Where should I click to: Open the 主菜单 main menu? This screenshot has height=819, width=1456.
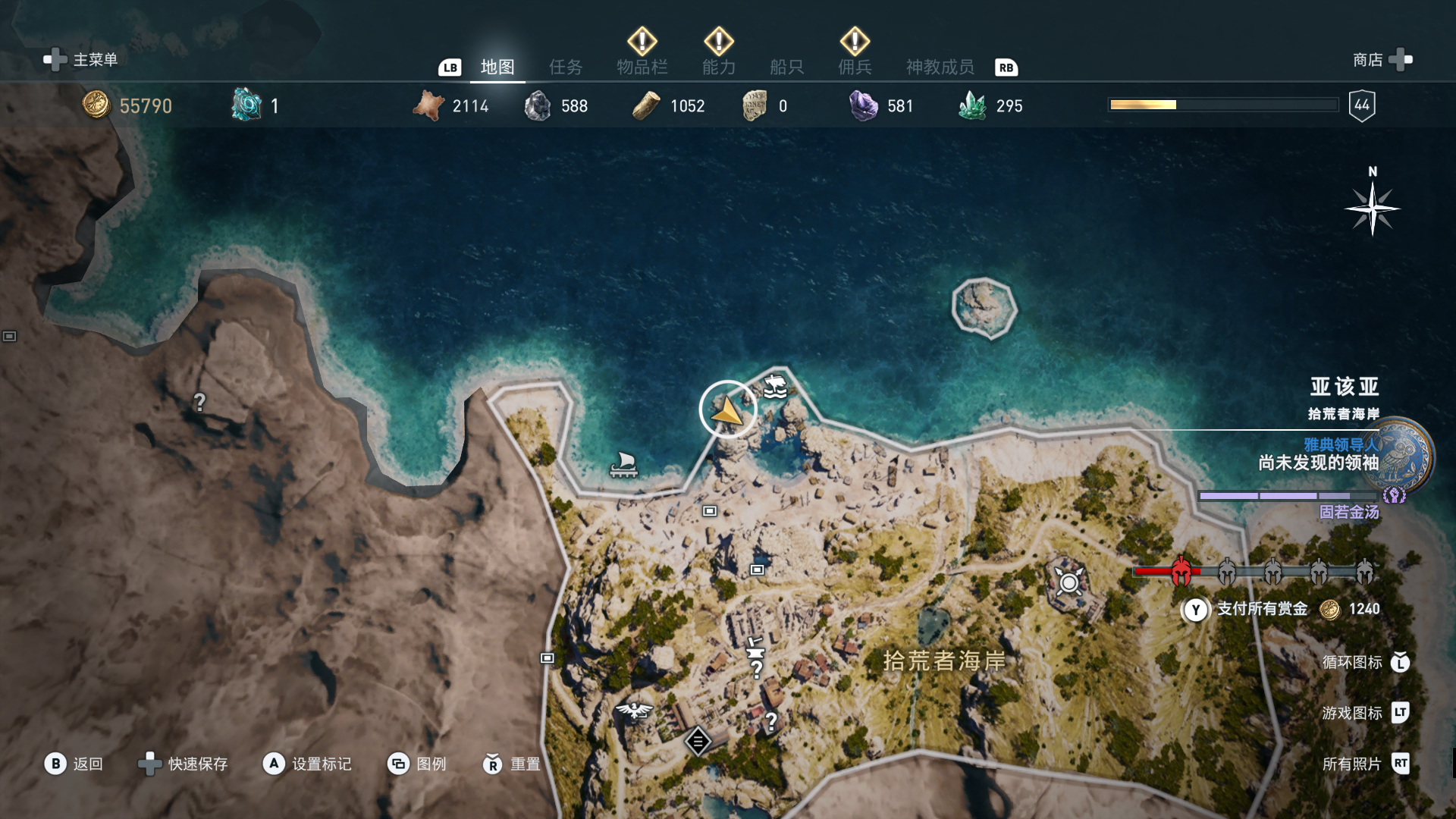81,59
